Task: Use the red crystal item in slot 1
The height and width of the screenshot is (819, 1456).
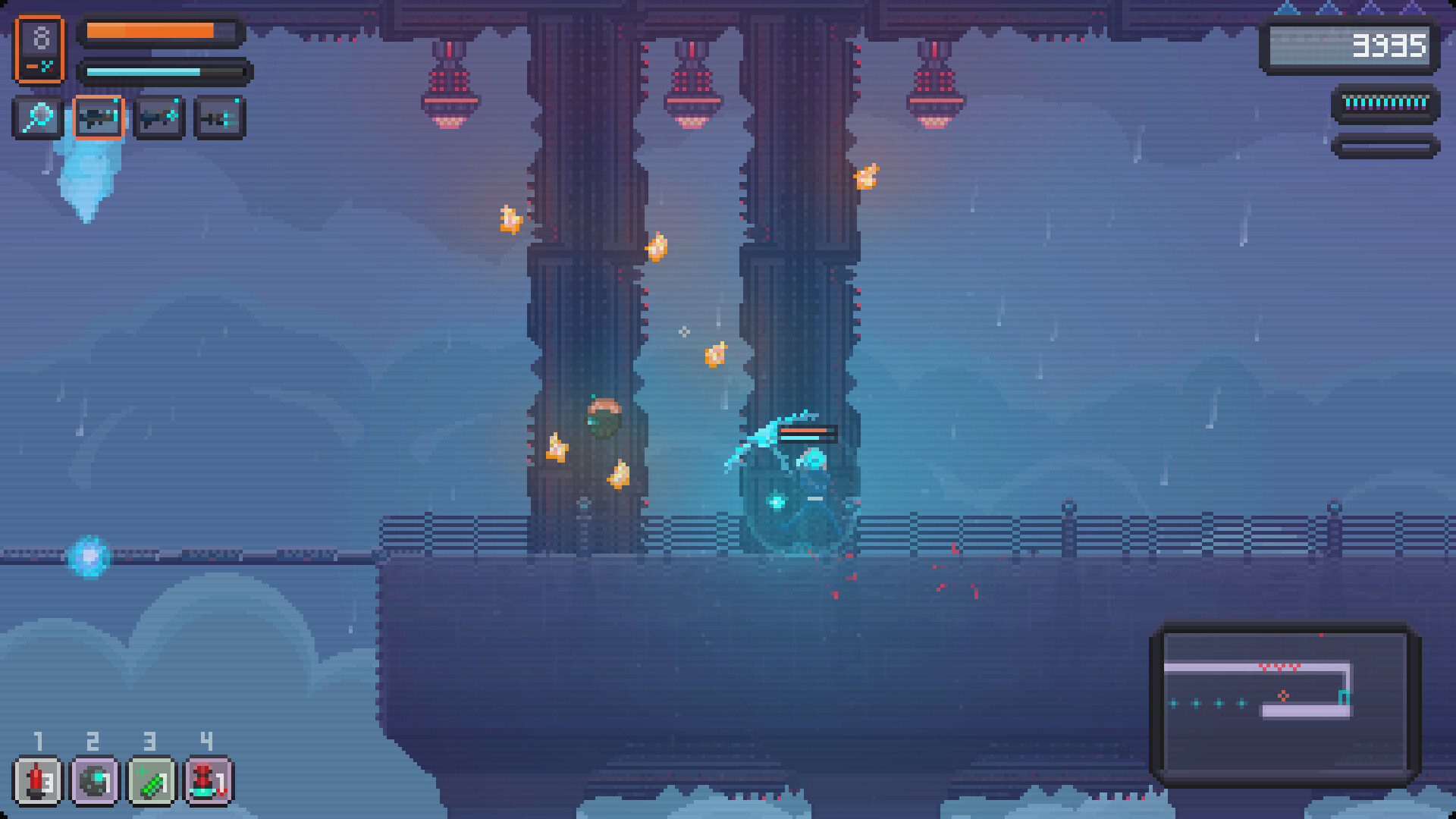Action: [38, 781]
